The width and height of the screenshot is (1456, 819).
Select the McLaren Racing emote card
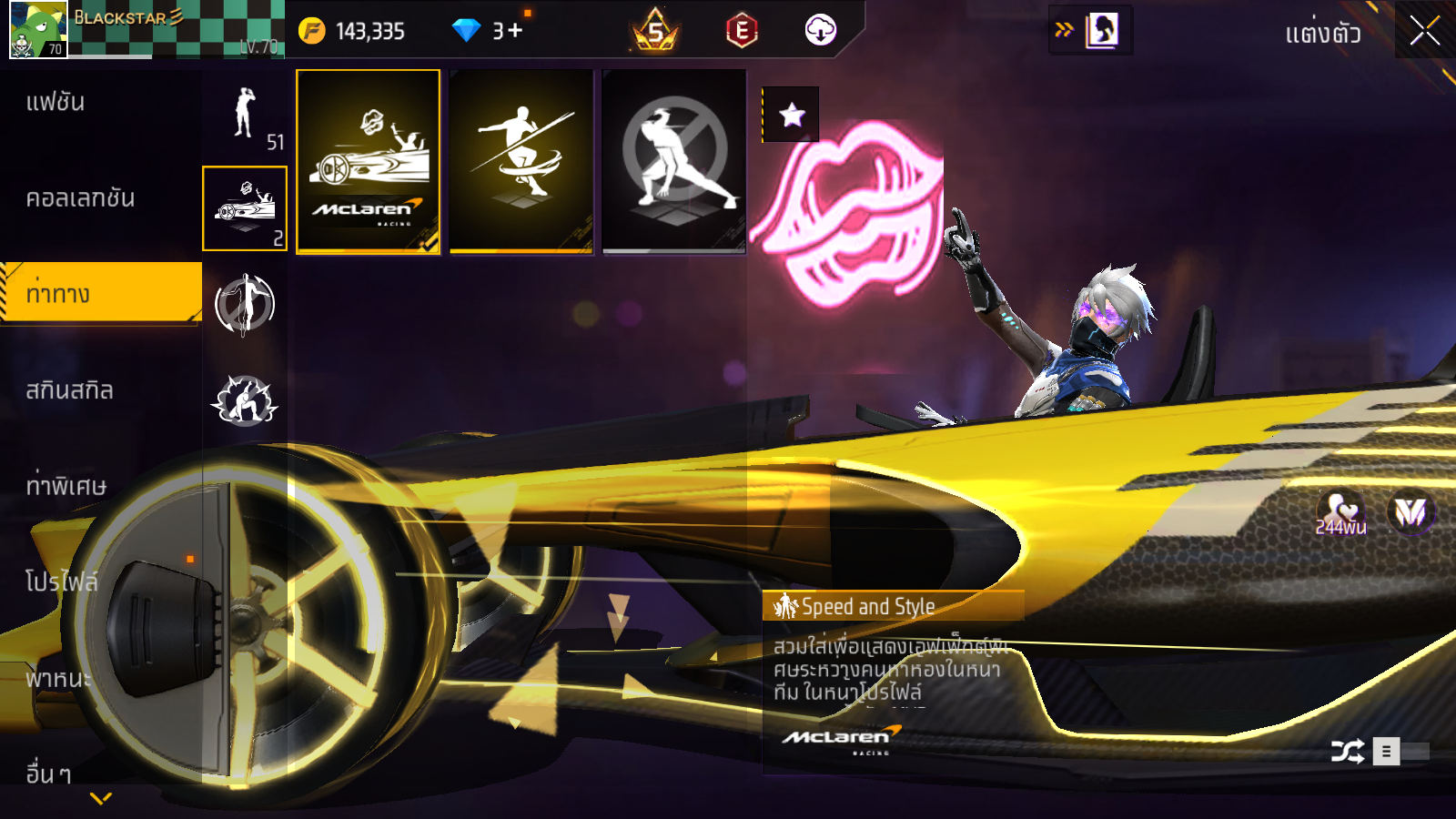coord(369,161)
